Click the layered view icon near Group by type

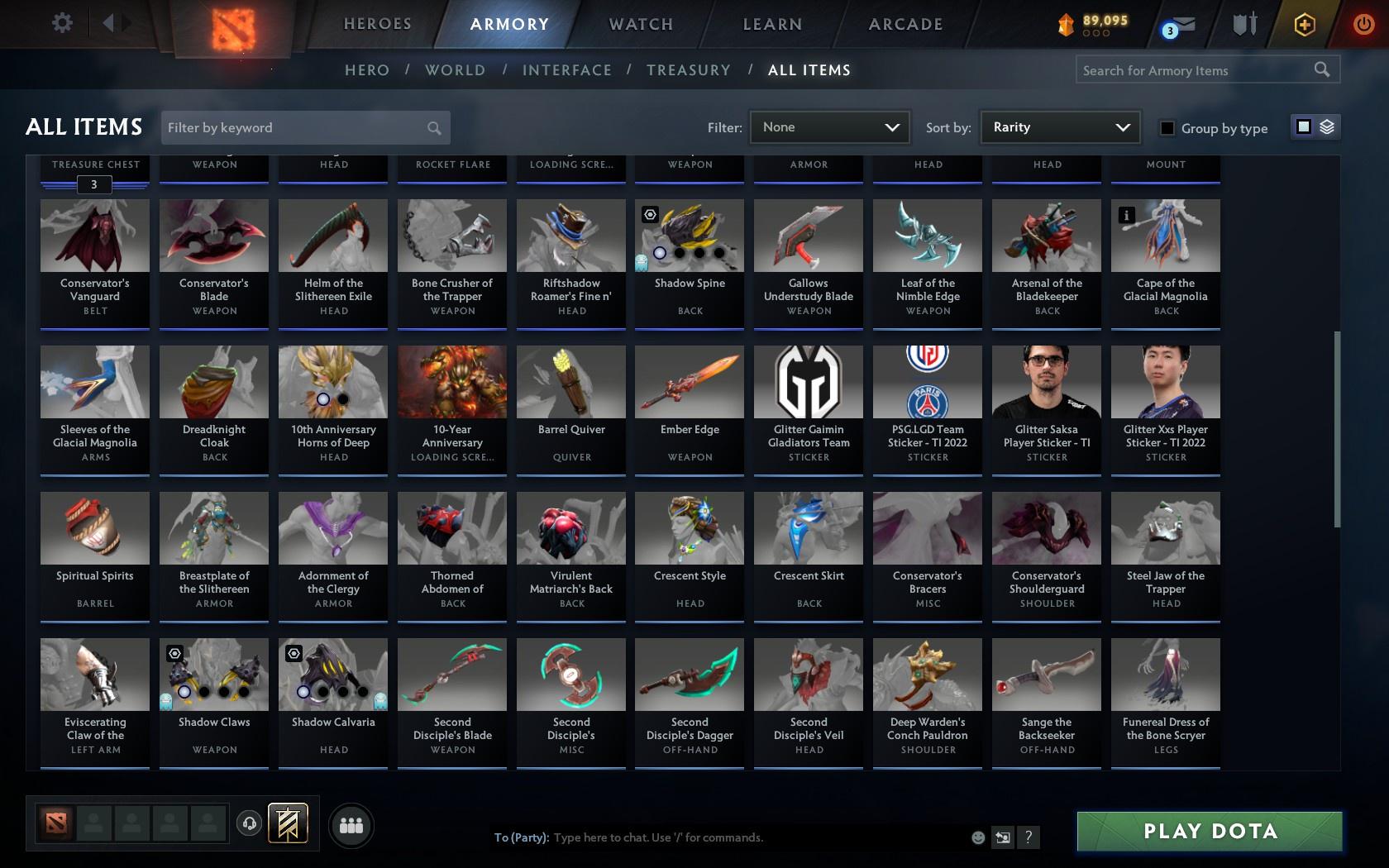1328,127
